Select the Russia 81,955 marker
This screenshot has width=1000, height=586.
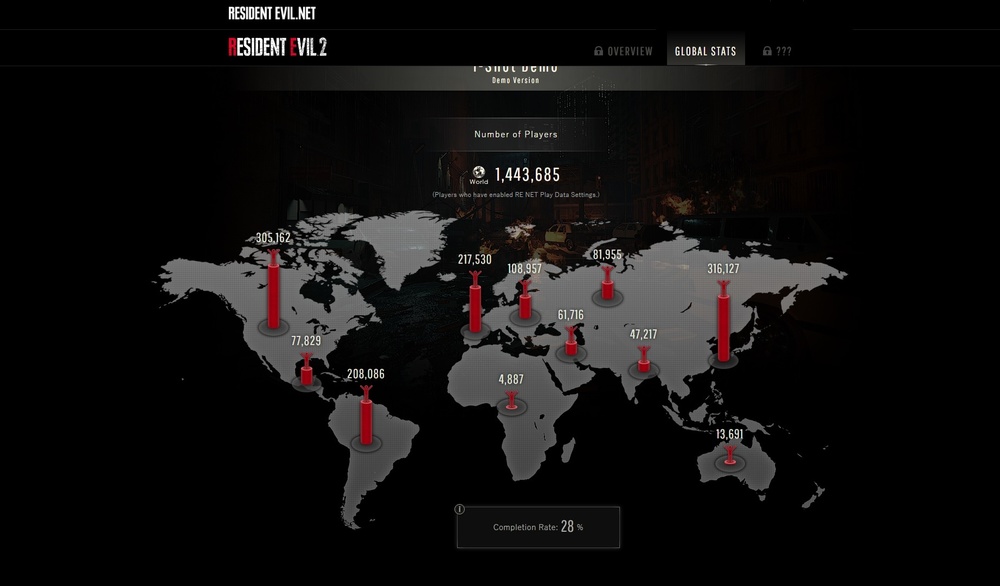click(x=607, y=285)
